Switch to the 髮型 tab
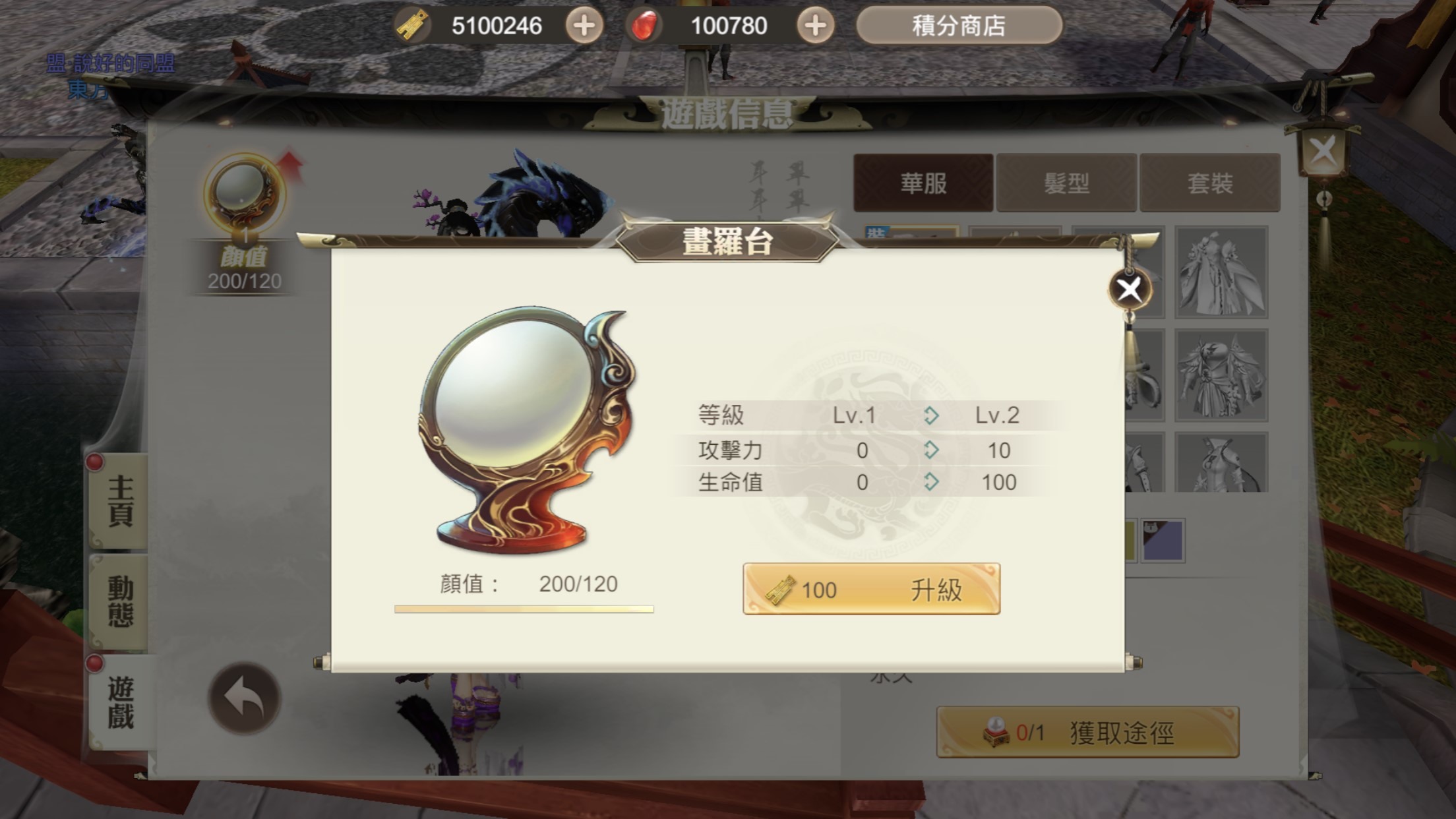The height and width of the screenshot is (819, 1456). tap(1066, 183)
